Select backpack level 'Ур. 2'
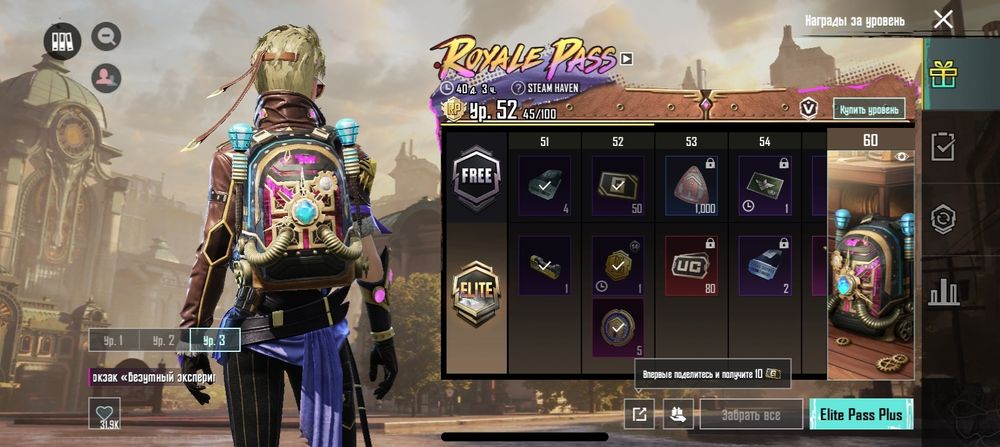 pos(164,340)
